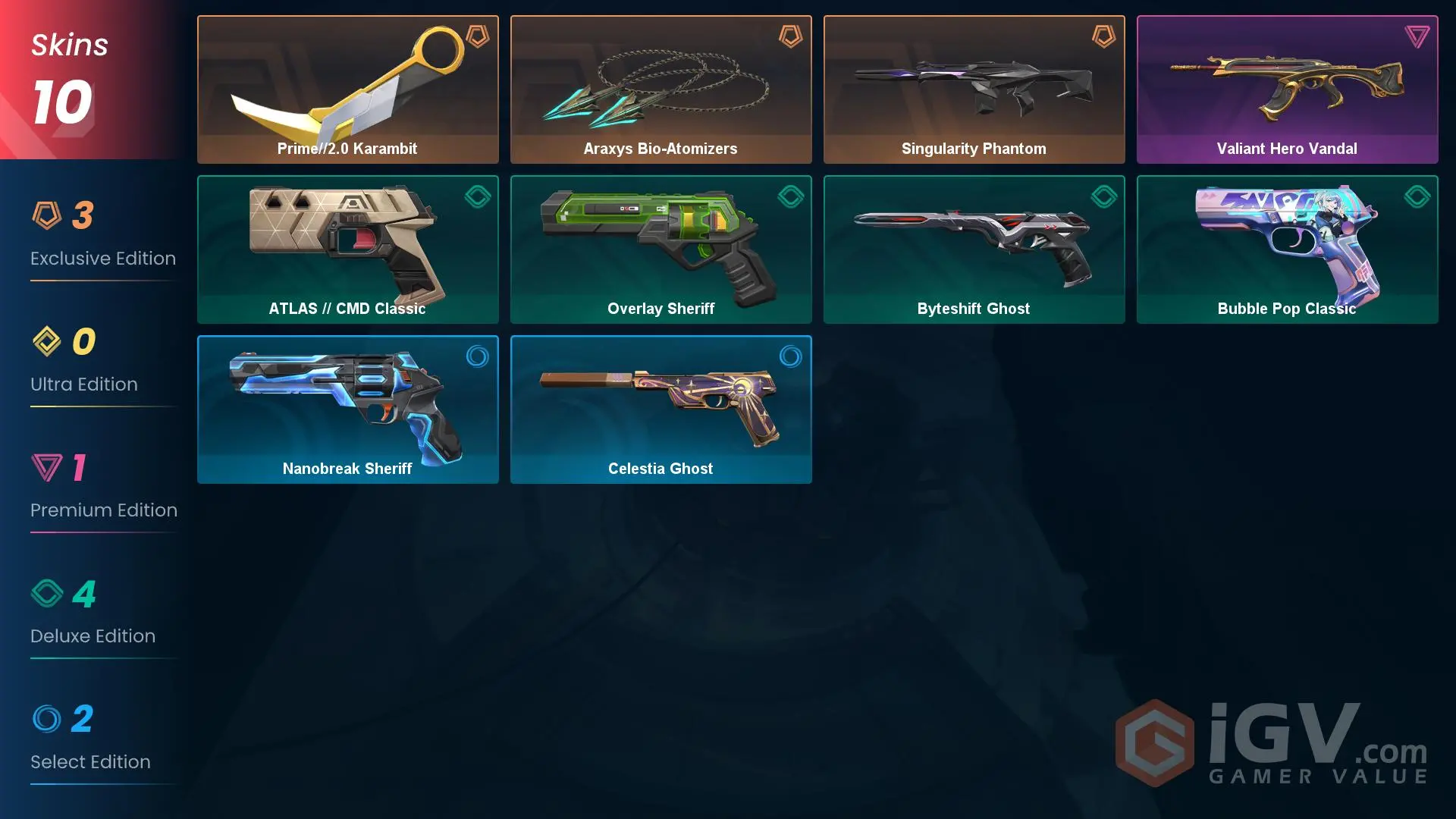Open the Bubble Pop Classic skin card
Image resolution: width=1456 pixels, height=819 pixels.
(1287, 249)
